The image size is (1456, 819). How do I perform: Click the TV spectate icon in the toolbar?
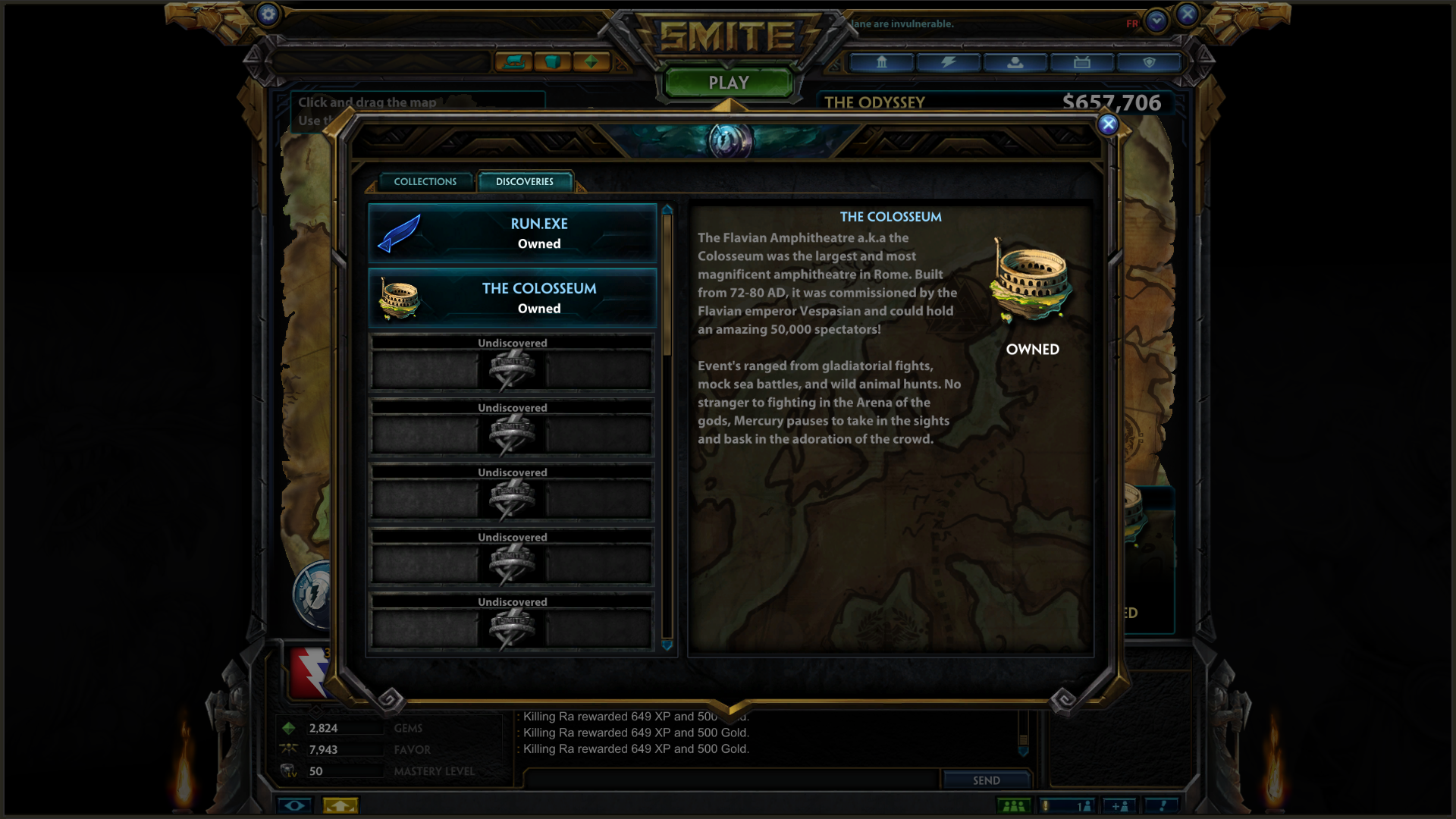click(x=1082, y=63)
